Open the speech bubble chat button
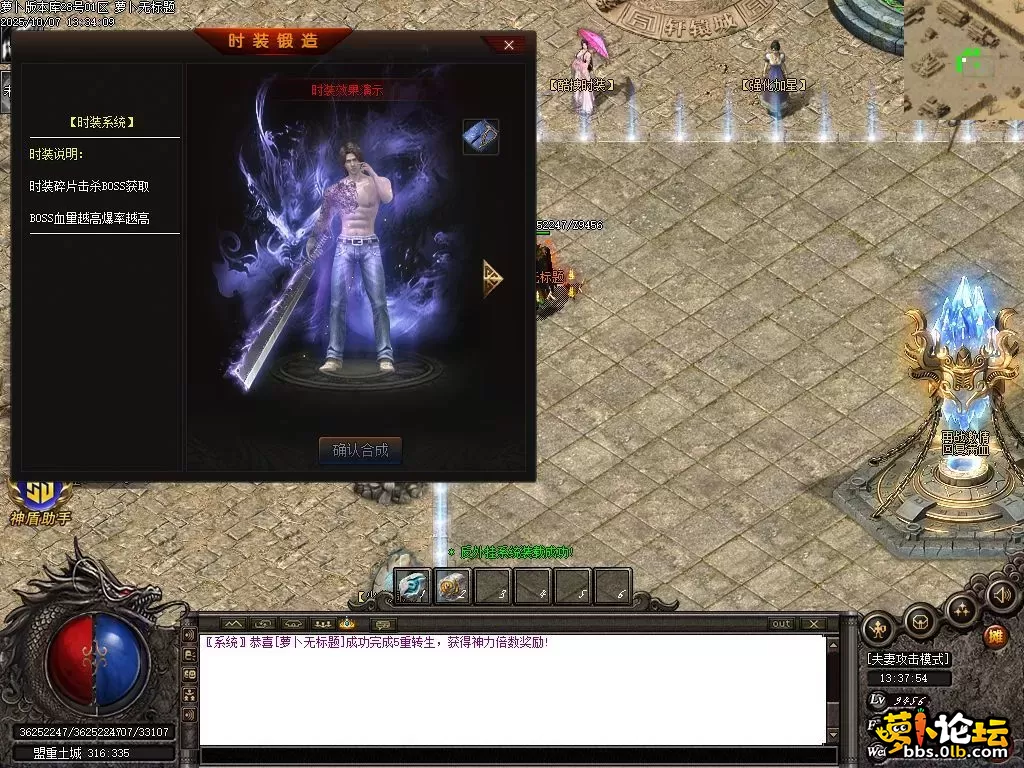 tap(385, 624)
